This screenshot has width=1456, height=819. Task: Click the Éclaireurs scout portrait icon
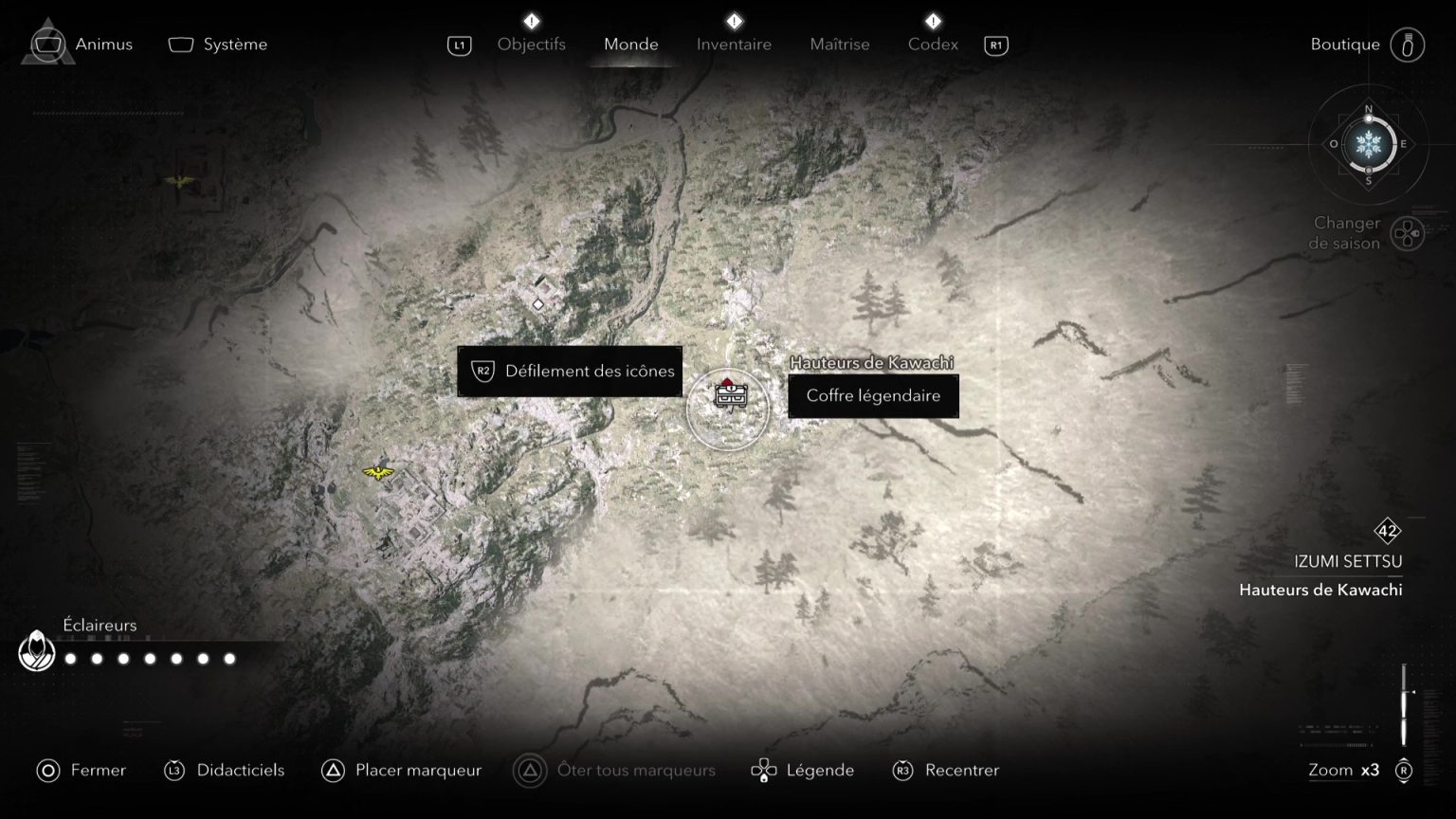(x=35, y=652)
